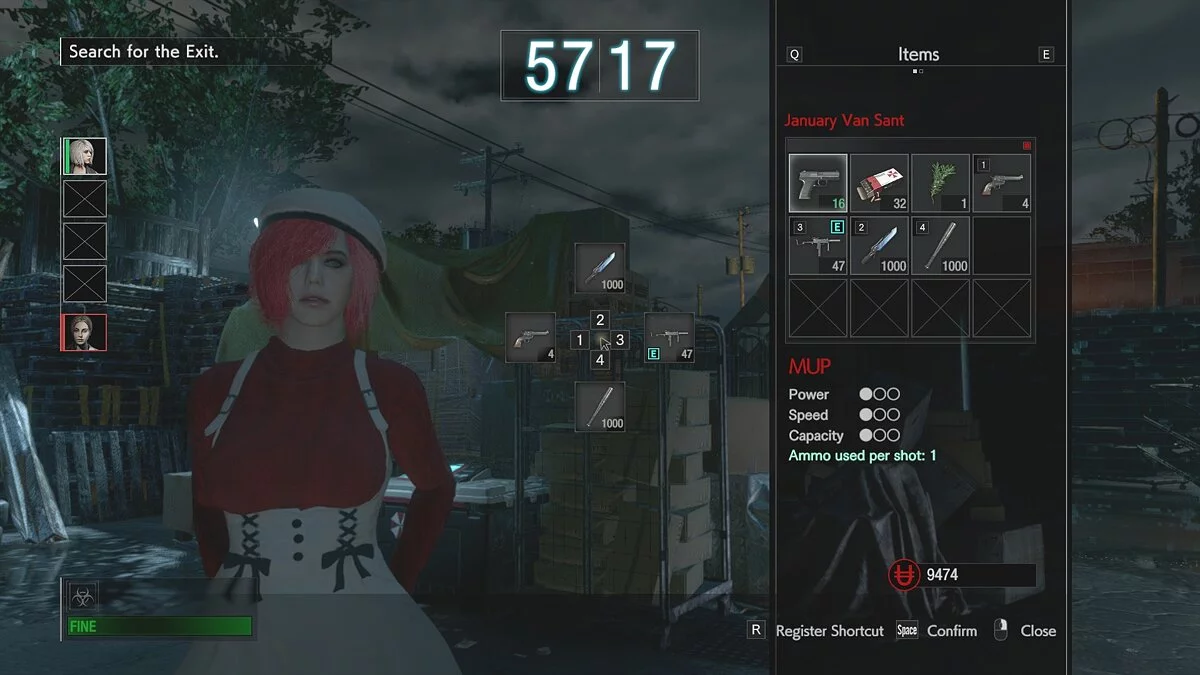Screen dimensions: 1200x675
Task: Click the knife on the shortcut wheel
Action: [x=600, y=268]
